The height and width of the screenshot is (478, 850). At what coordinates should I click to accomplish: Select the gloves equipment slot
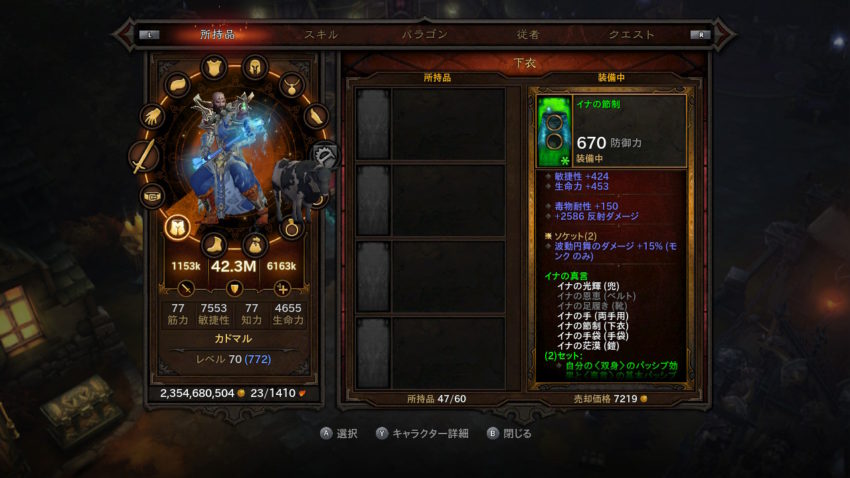click(x=153, y=117)
